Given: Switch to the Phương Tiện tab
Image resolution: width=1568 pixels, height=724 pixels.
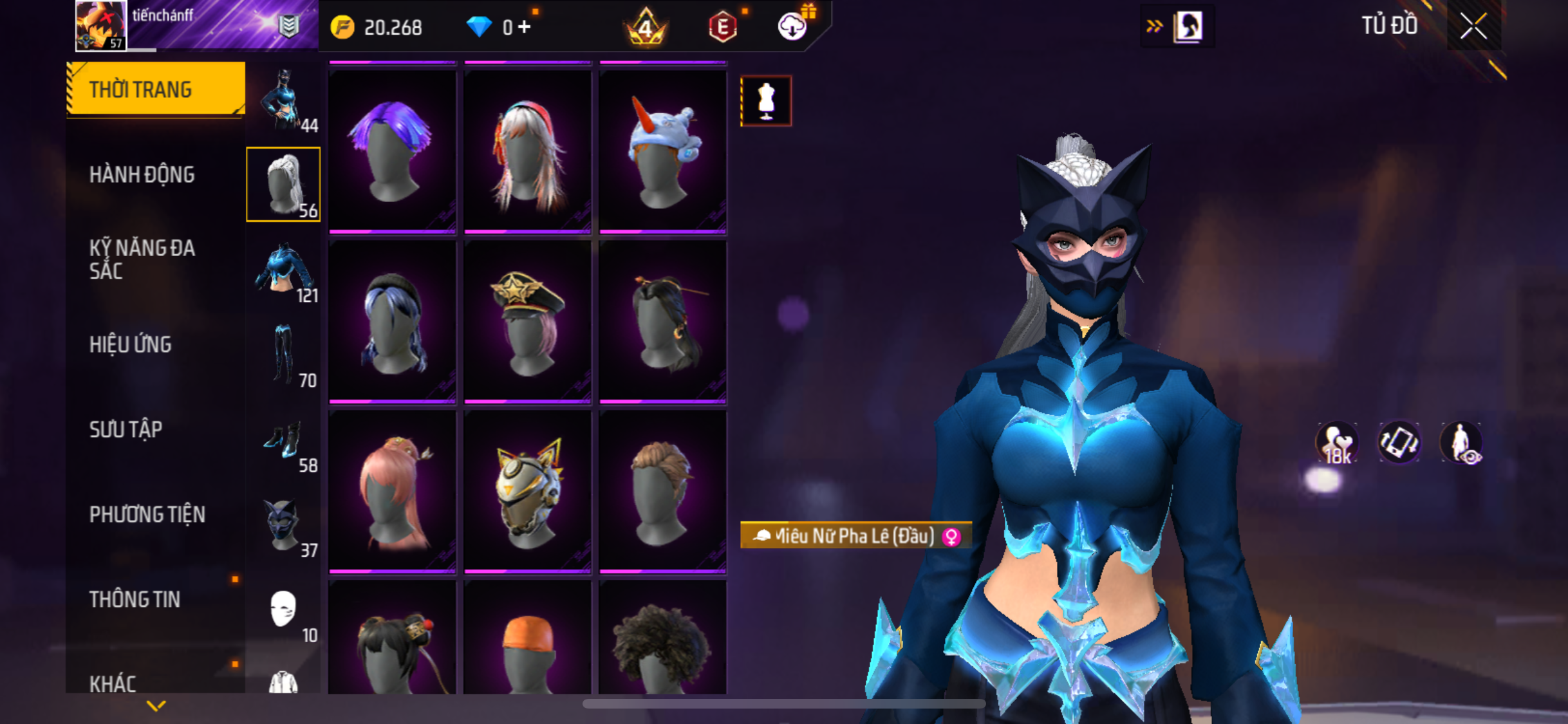Looking at the screenshot, I should click(147, 514).
